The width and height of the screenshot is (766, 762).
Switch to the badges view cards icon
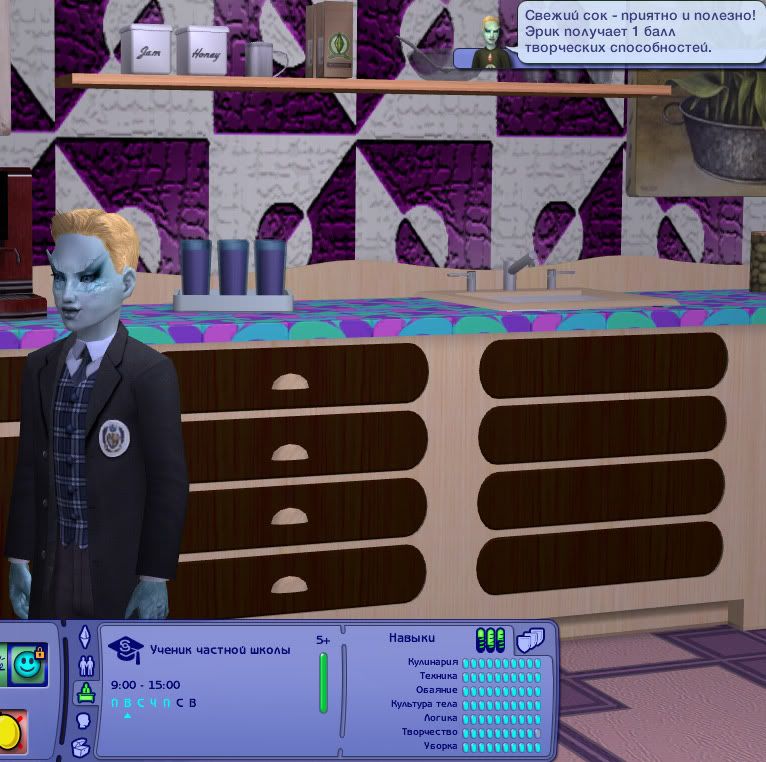pyautogui.click(x=530, y=640)
